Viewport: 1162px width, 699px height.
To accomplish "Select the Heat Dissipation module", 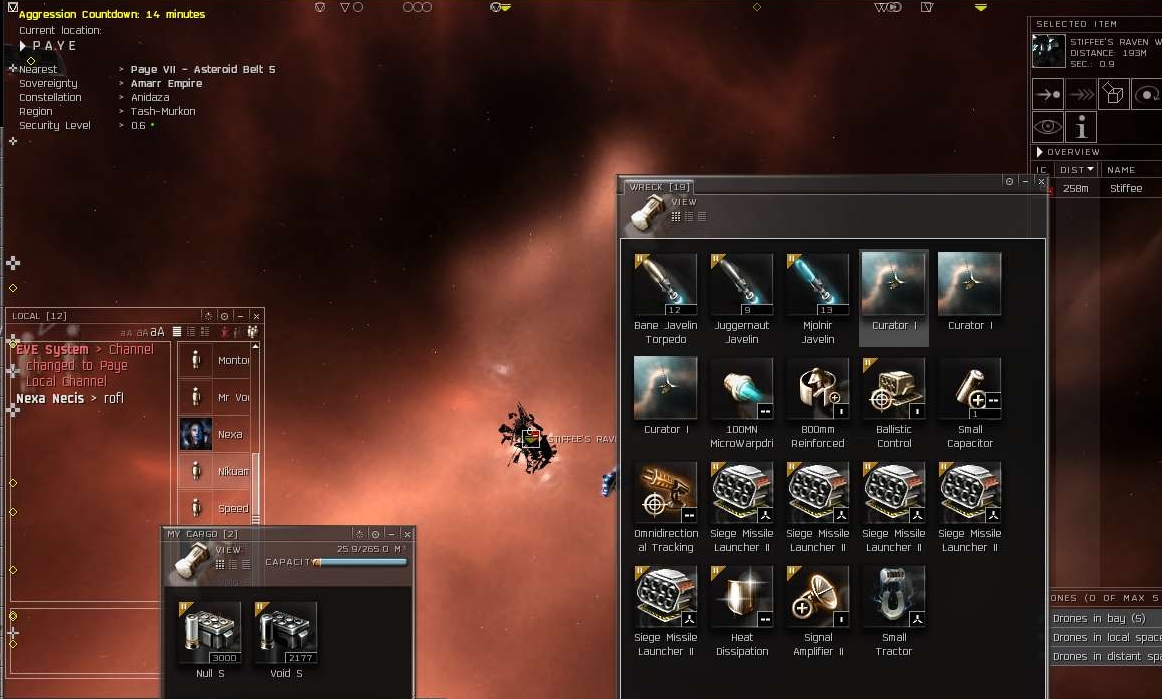I will coord(741,598).
